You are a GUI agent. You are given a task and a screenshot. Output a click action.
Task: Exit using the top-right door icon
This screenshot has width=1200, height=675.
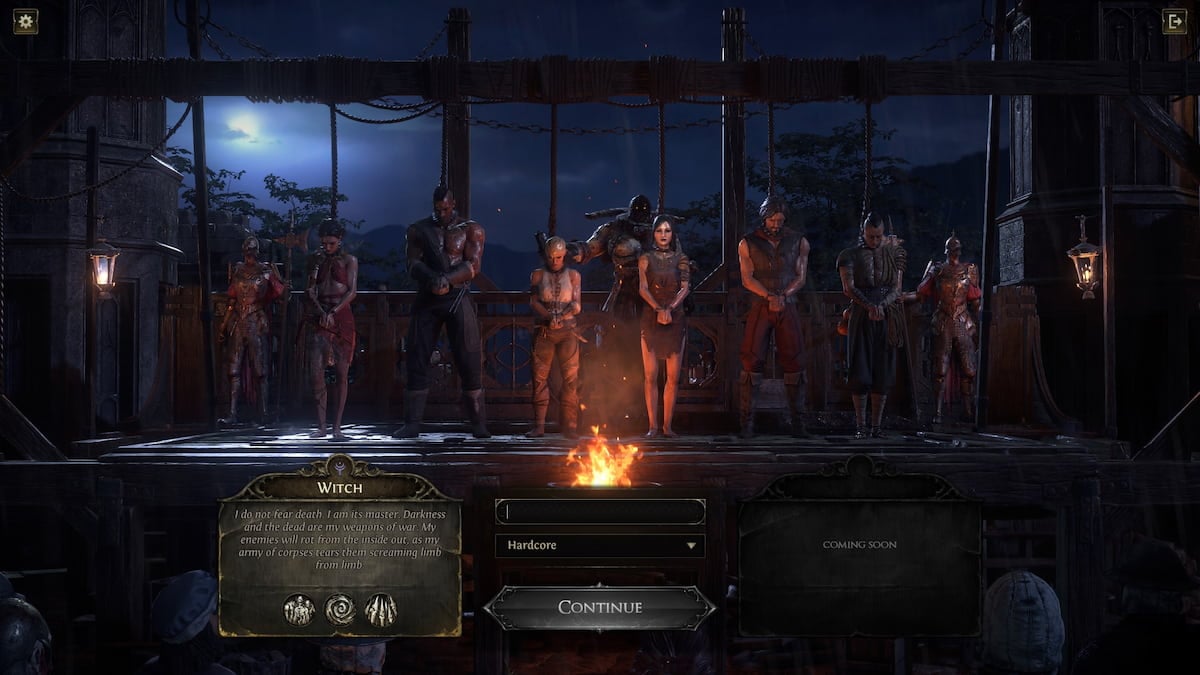pos(1175,21)
